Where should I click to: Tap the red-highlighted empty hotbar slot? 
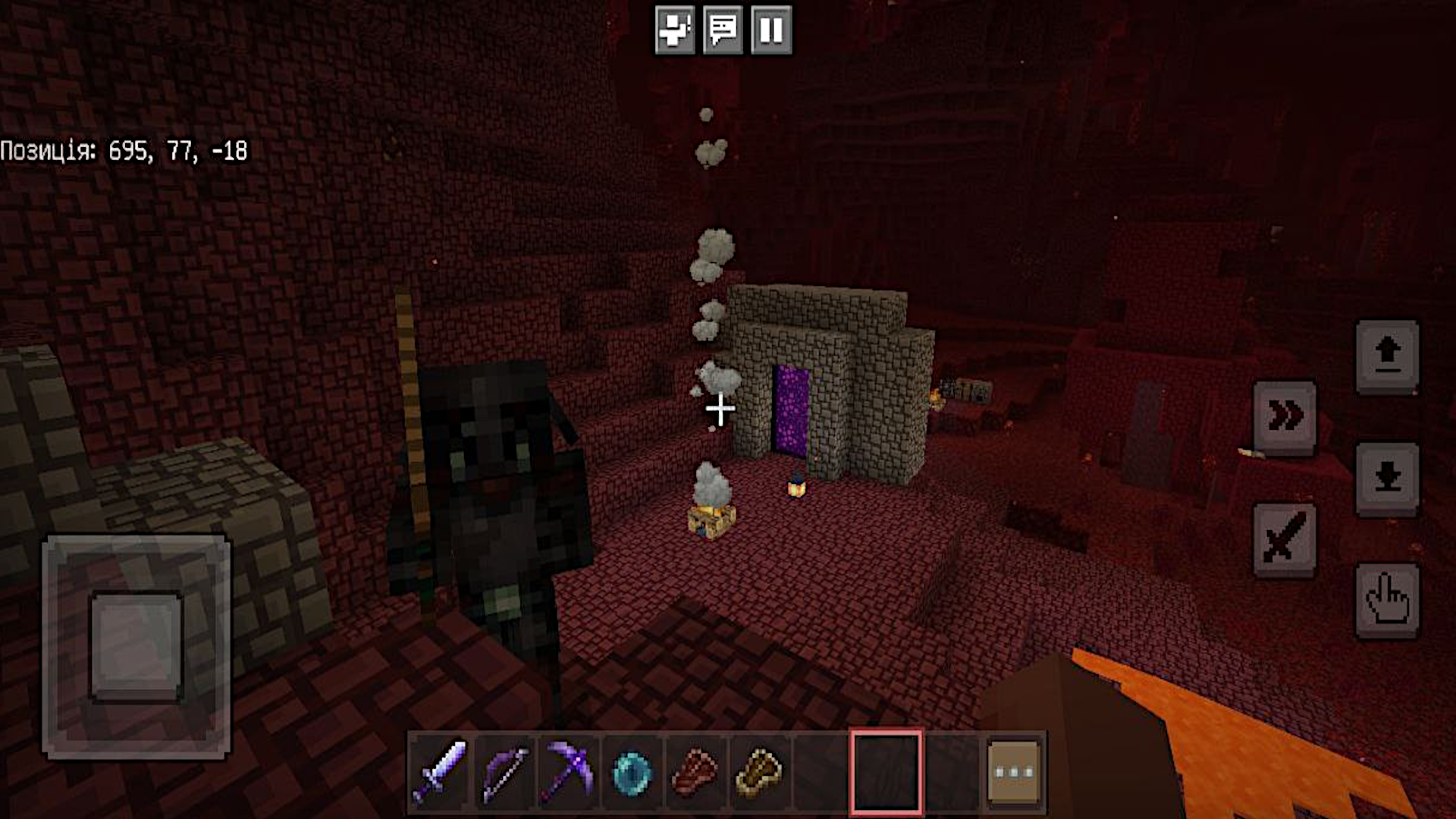[886, 773]
